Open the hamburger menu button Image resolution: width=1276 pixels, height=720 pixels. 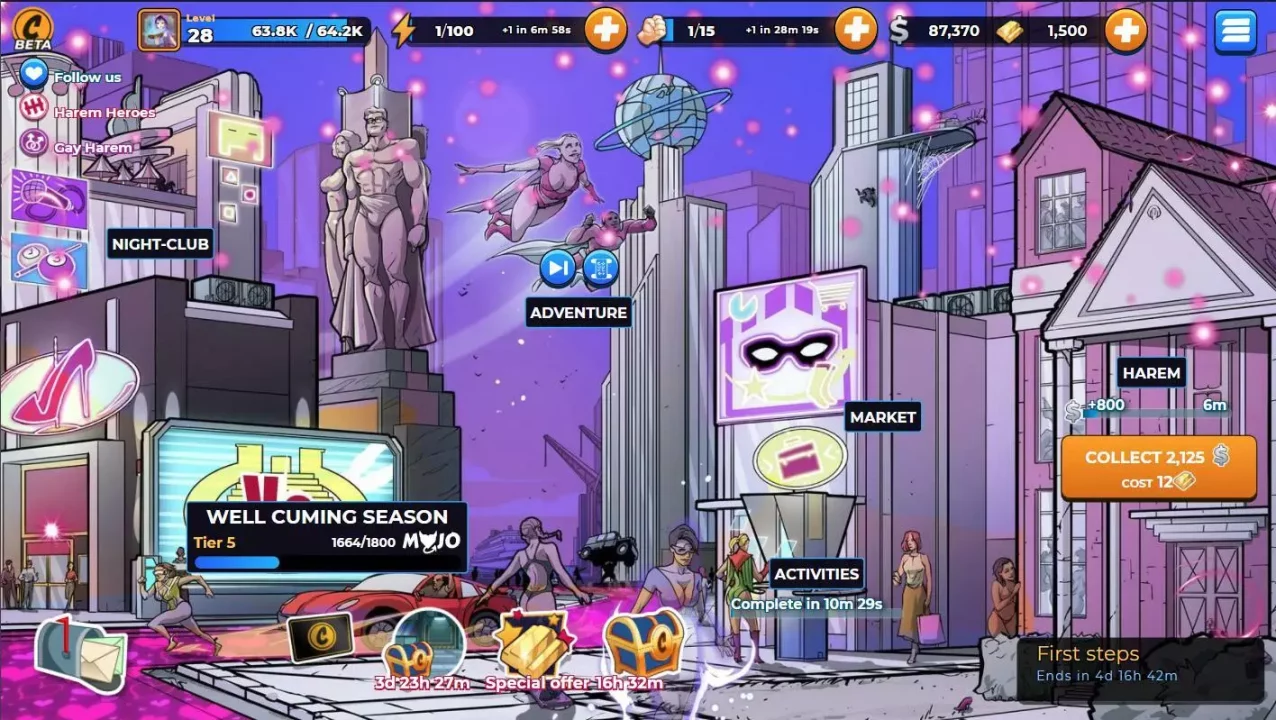click(1235, 31)
